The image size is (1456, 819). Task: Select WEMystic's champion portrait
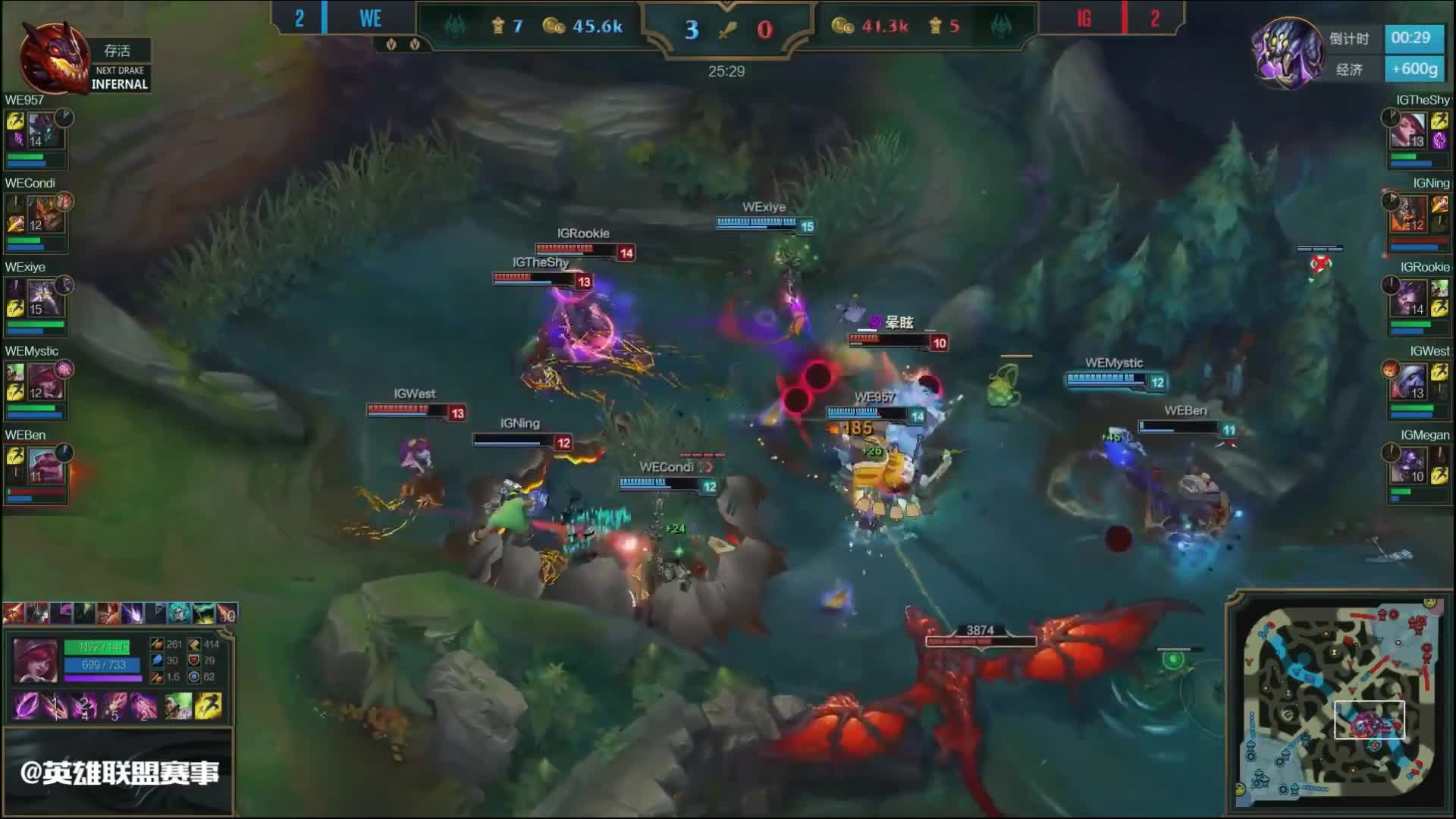pos(45,382)
